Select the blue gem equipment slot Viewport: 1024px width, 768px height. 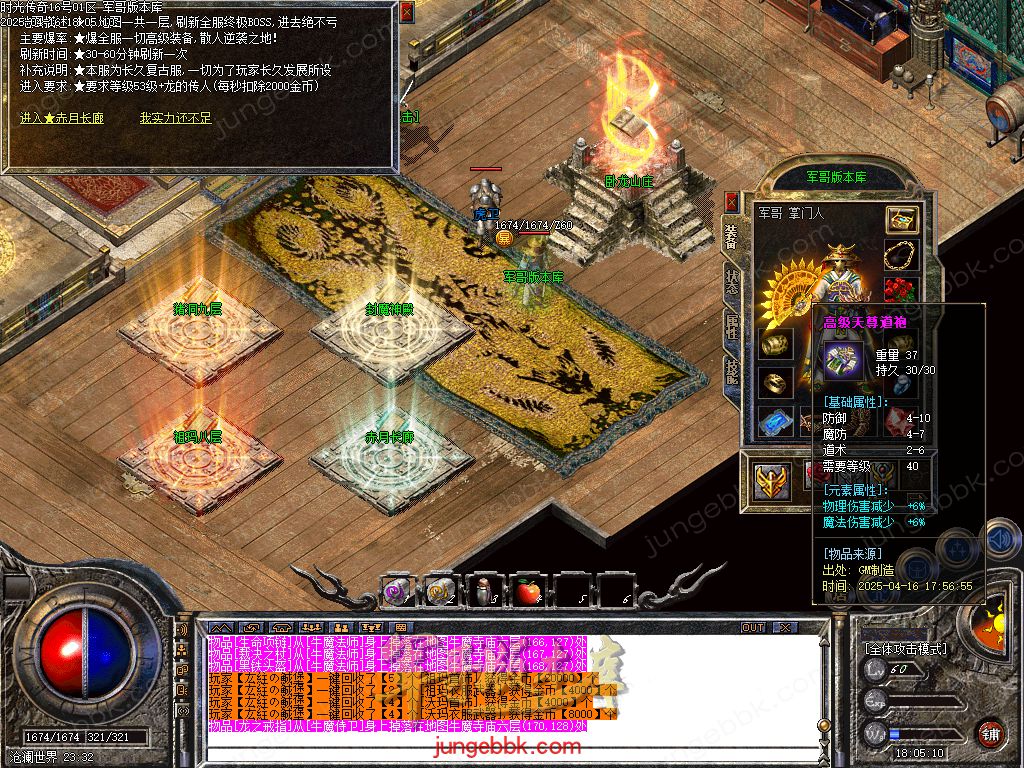774,422
